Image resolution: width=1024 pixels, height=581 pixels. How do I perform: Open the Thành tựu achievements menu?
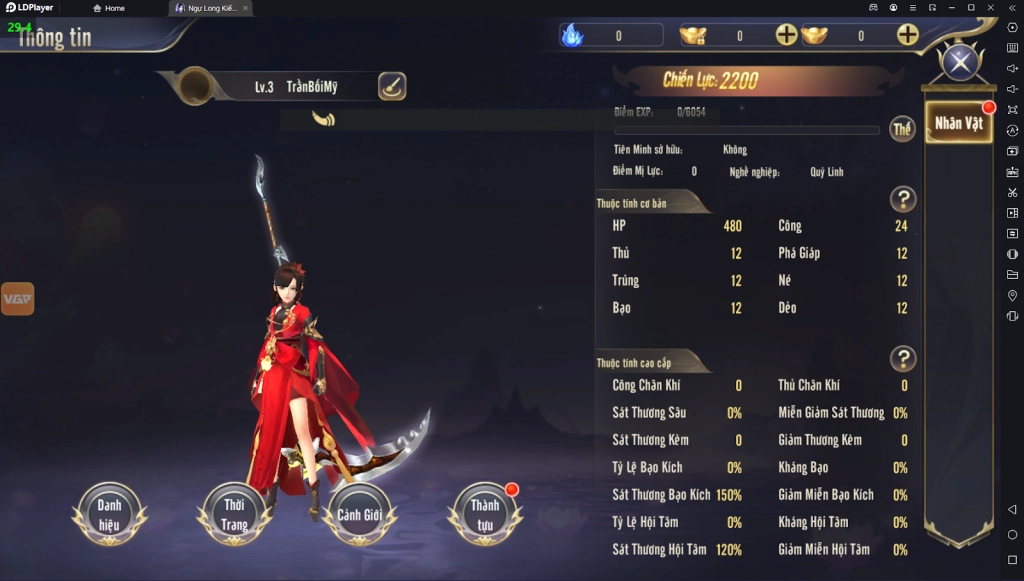click(x=485, y=514)
